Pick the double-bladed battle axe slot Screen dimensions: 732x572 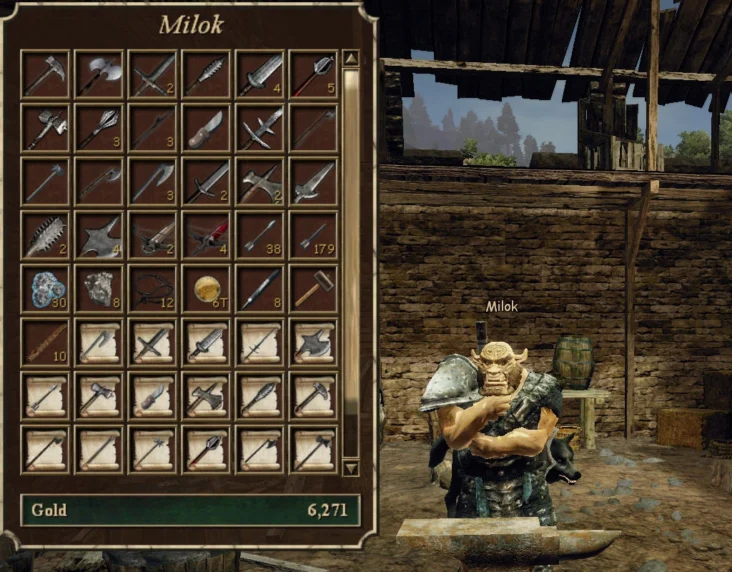point(99,75)
